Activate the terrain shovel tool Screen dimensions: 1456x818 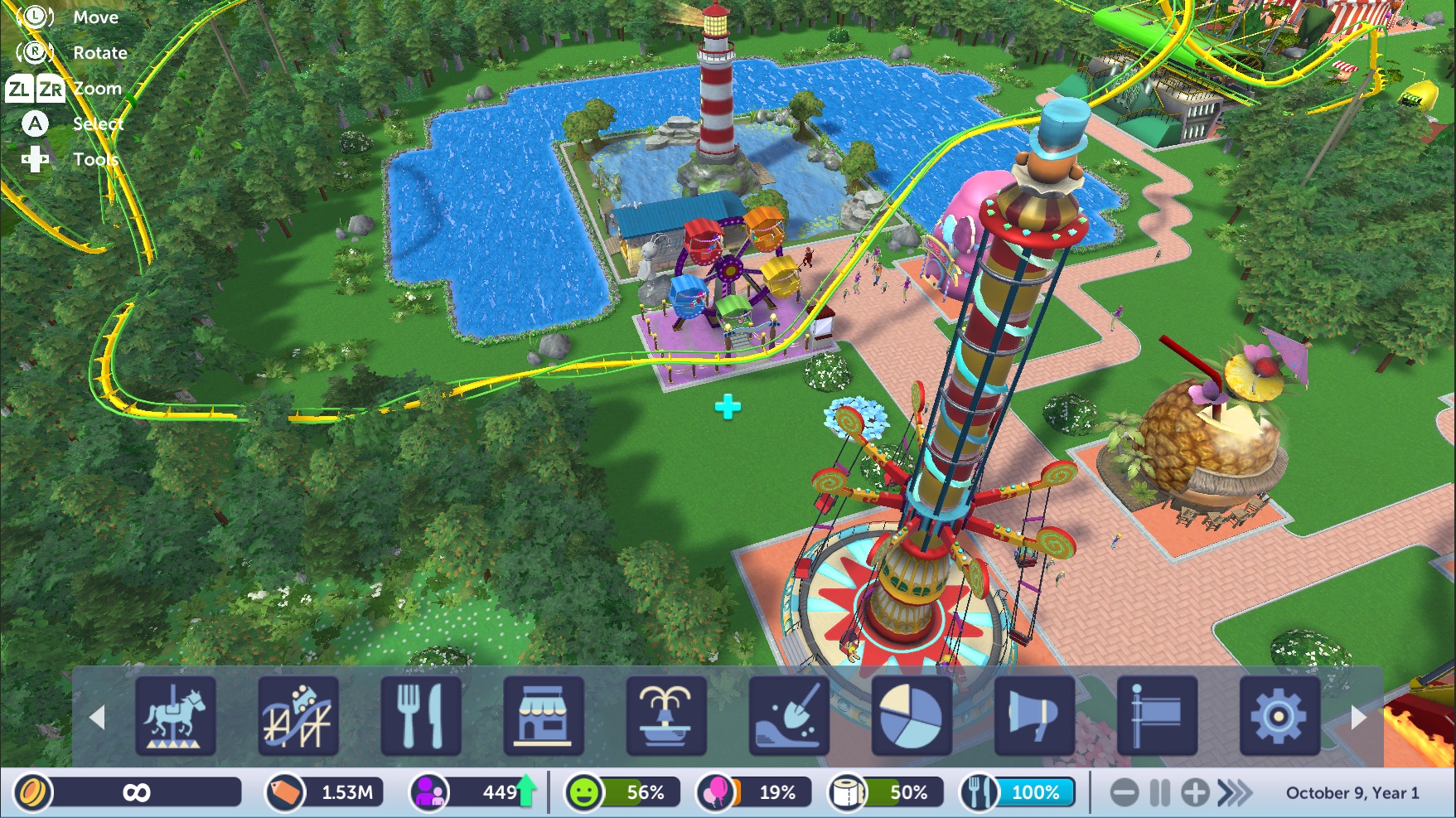pyautogui.click(x=789, y=715)
